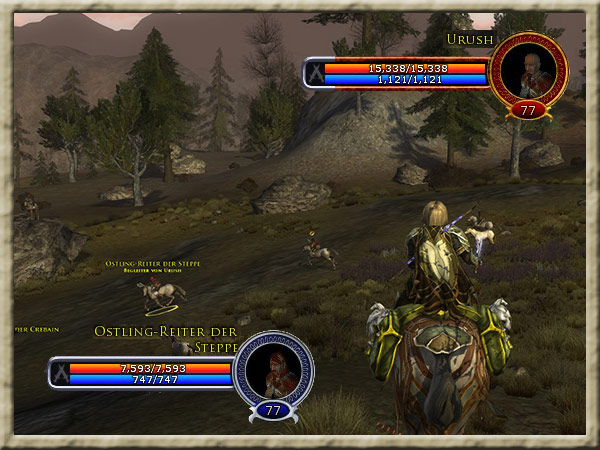Screen dimensions: 600x450
Task: Click the crossed-swords icon on Urush's frame
Action: click(318, 73)
